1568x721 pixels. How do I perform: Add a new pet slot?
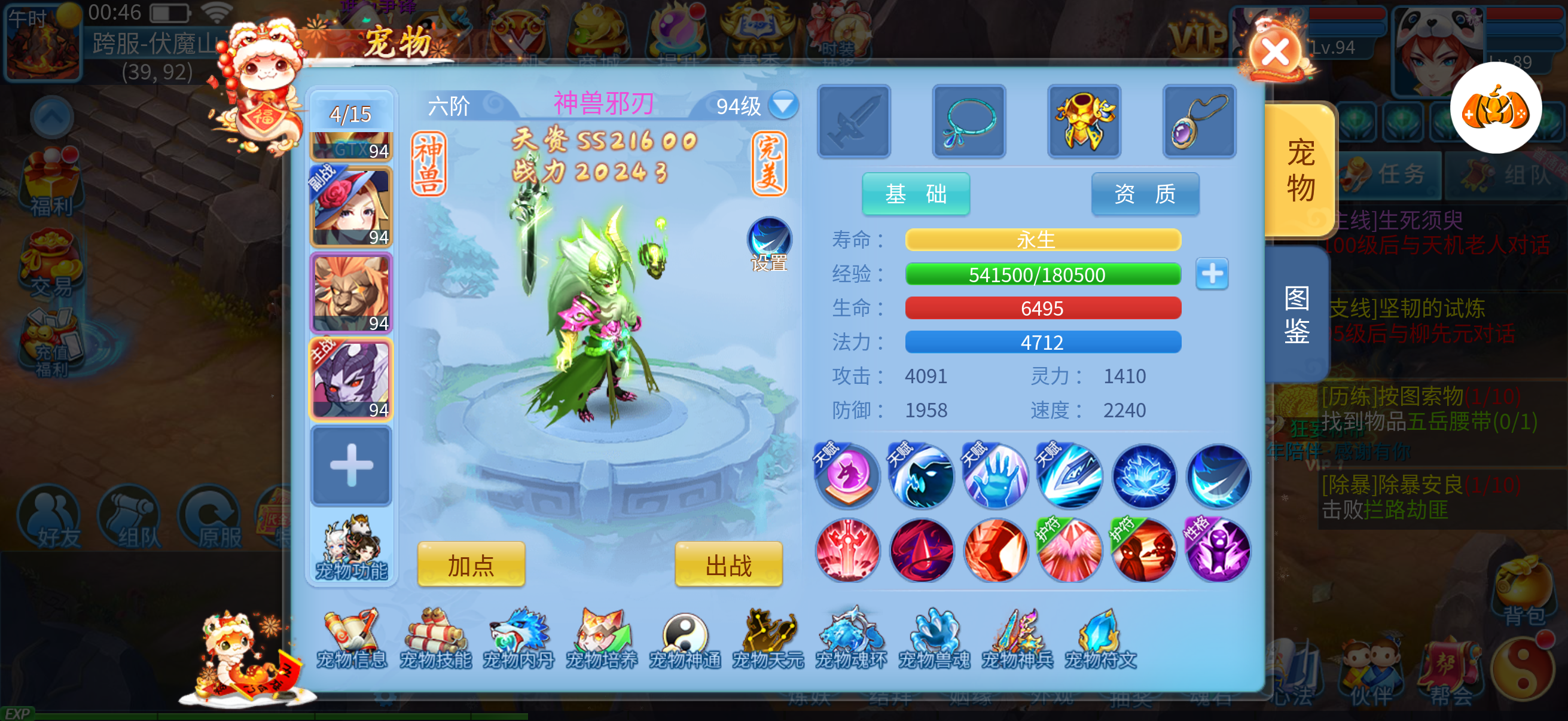[x=351, y=466]
